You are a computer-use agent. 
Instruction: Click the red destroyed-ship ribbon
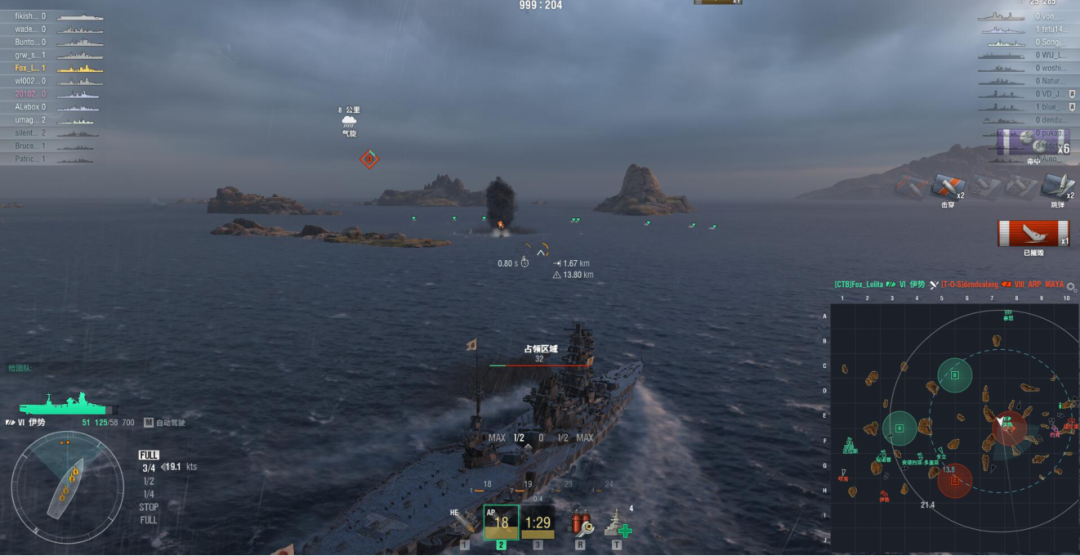1033,234
